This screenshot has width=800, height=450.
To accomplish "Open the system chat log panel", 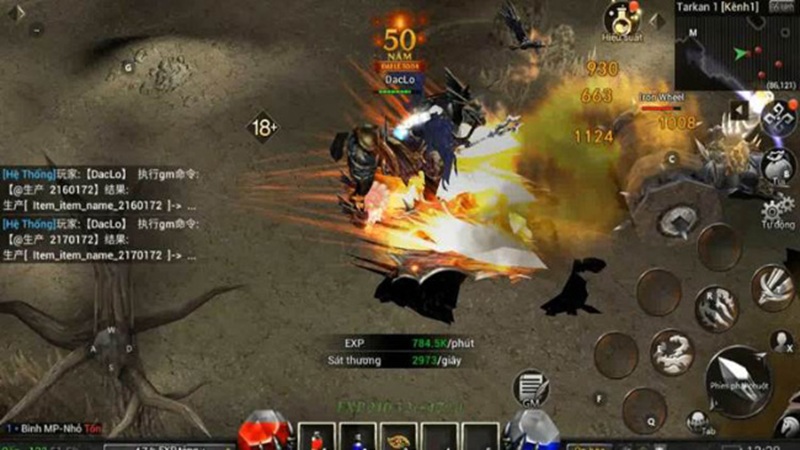I will (100, 215).
